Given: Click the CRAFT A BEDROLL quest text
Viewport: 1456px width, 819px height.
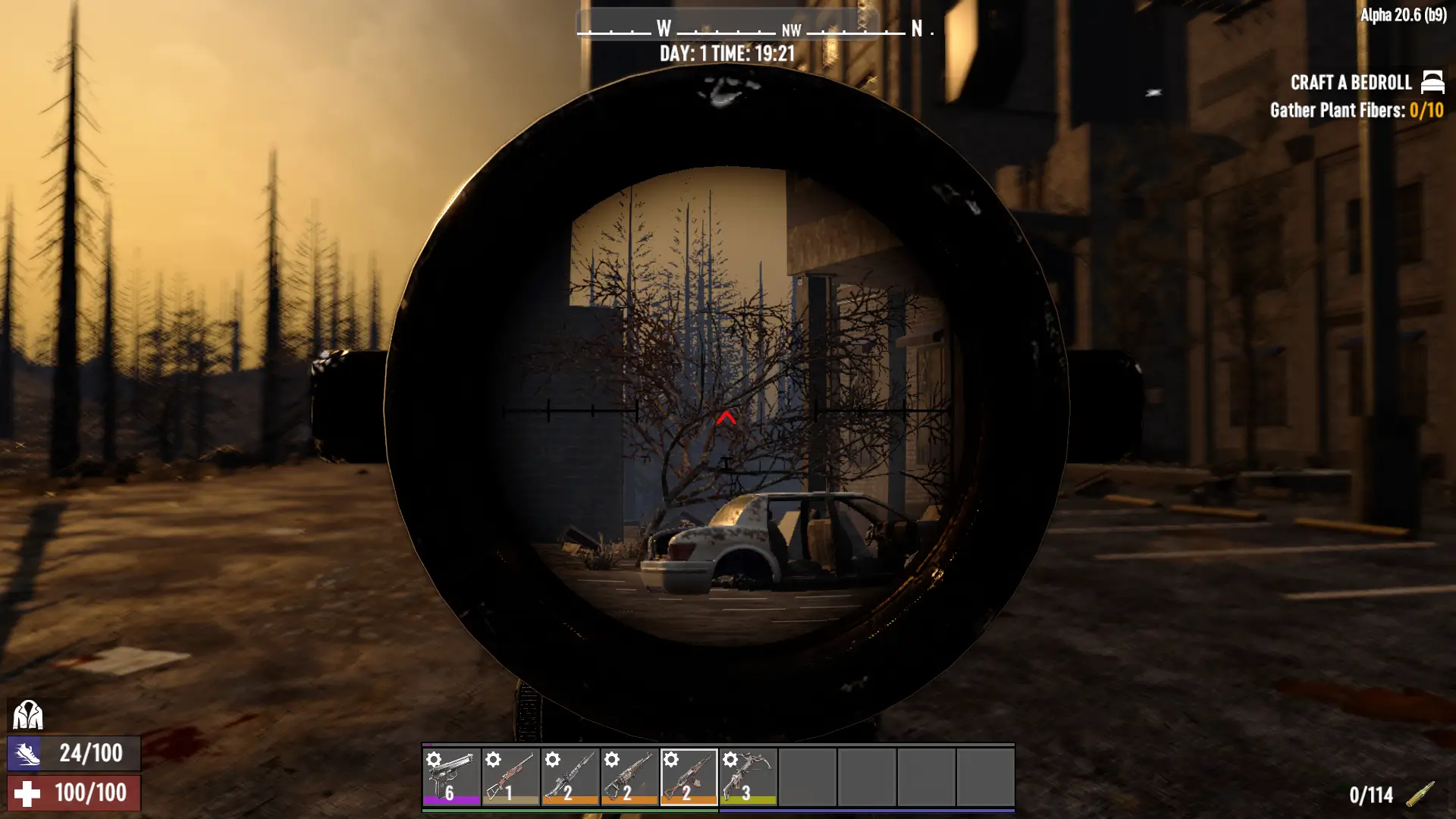Looking at the screenshot, I should click(1351, 83).
